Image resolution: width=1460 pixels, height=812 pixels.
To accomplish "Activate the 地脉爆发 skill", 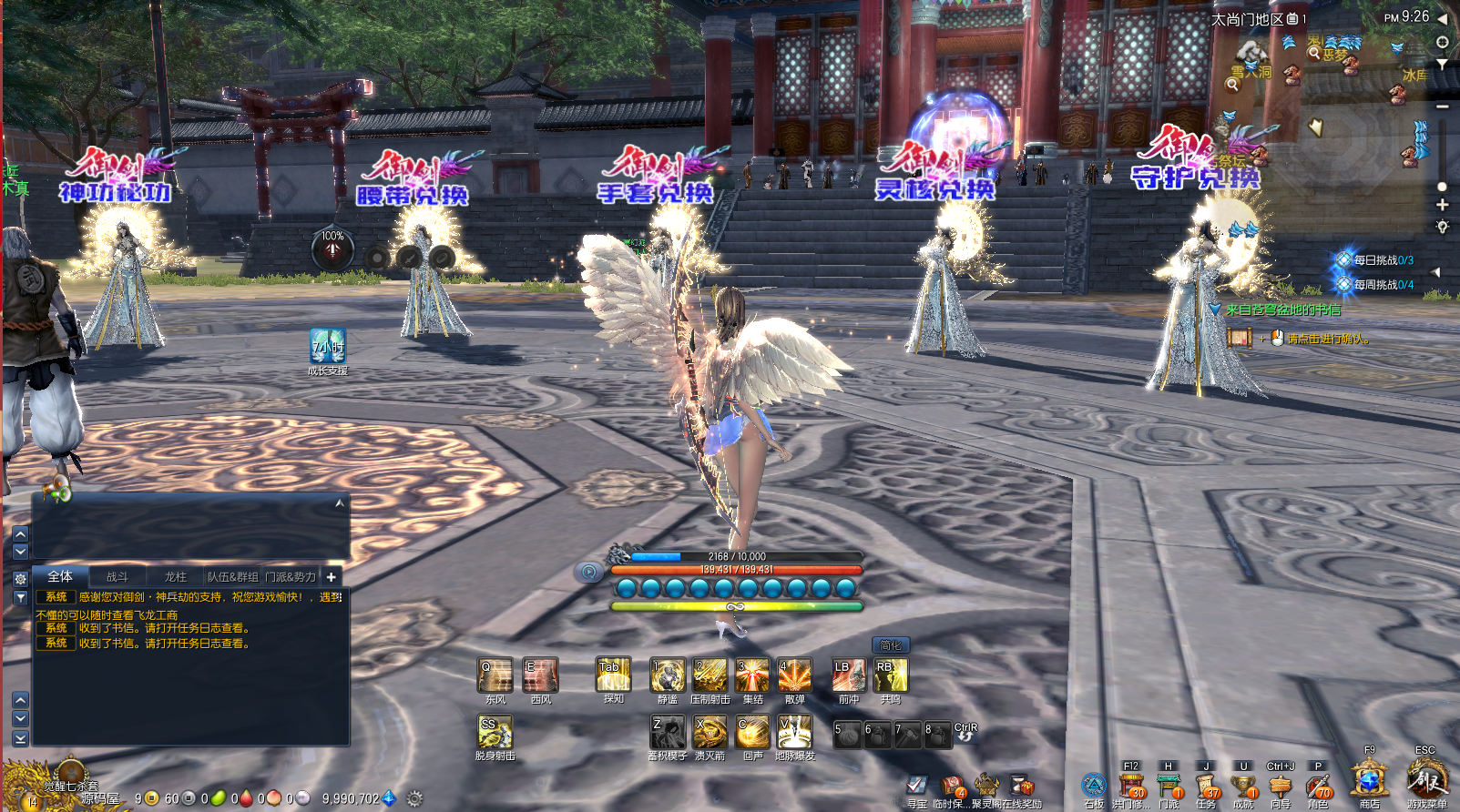I will pyautogui.click(x=794, y=732).
